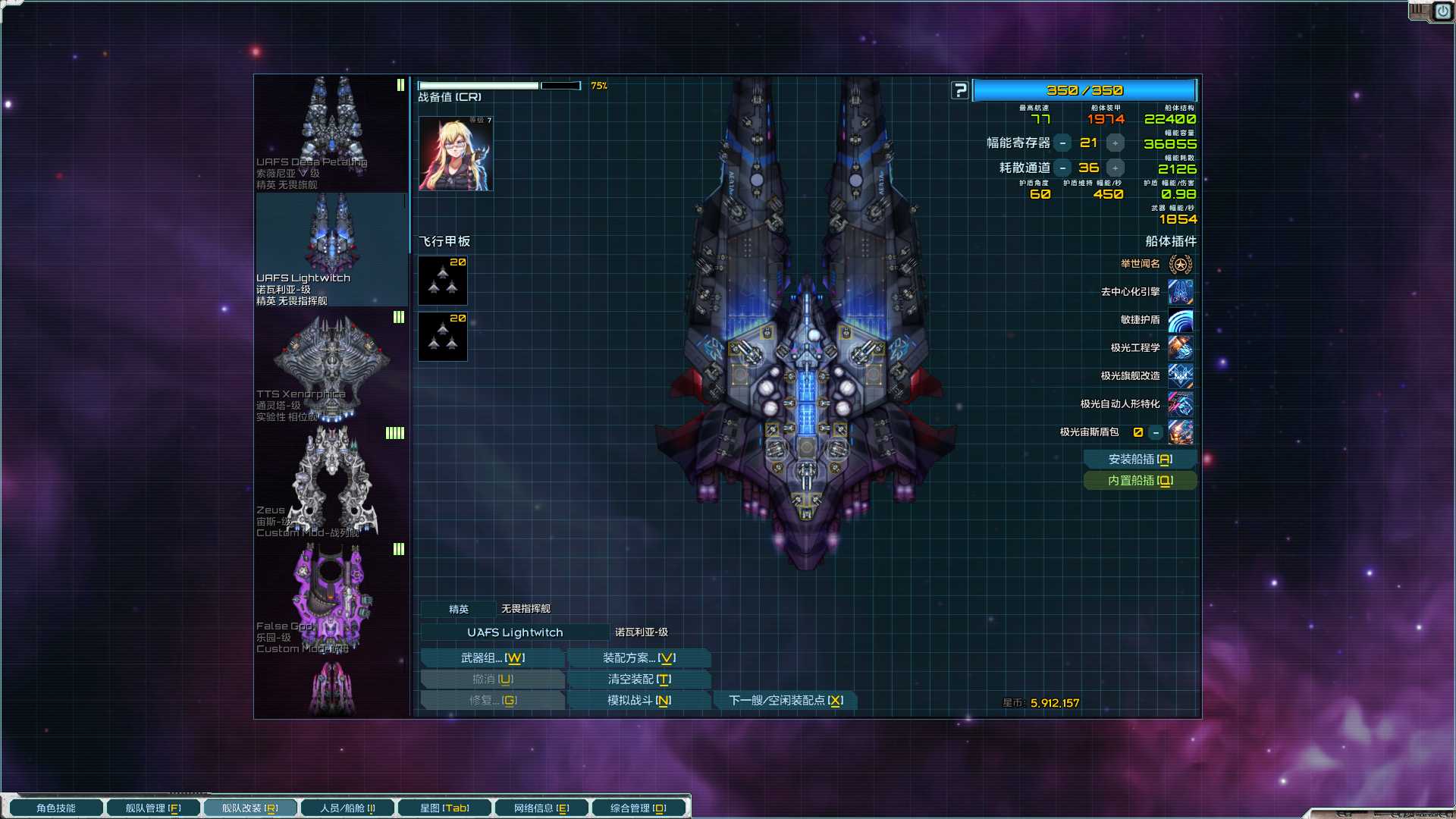Screen dimensions: 1456x819
Task: Select the 精英 tab
Action: tap(460, 608)
